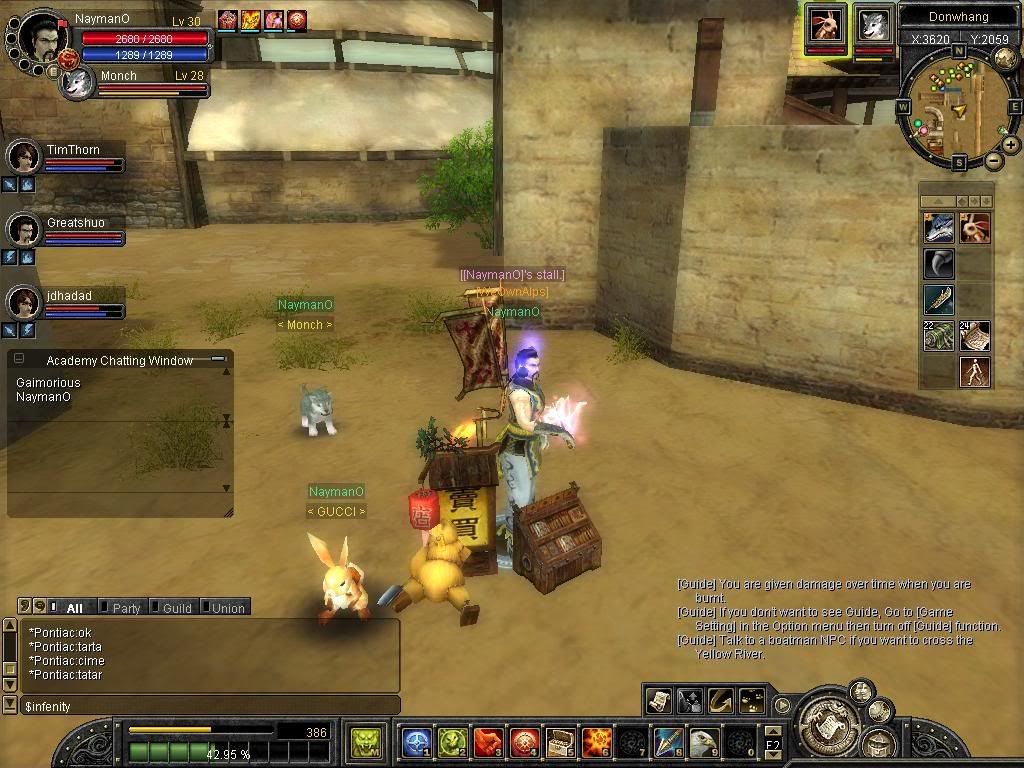
Task: Open the Guild chat tab
Action: [176, 608]
